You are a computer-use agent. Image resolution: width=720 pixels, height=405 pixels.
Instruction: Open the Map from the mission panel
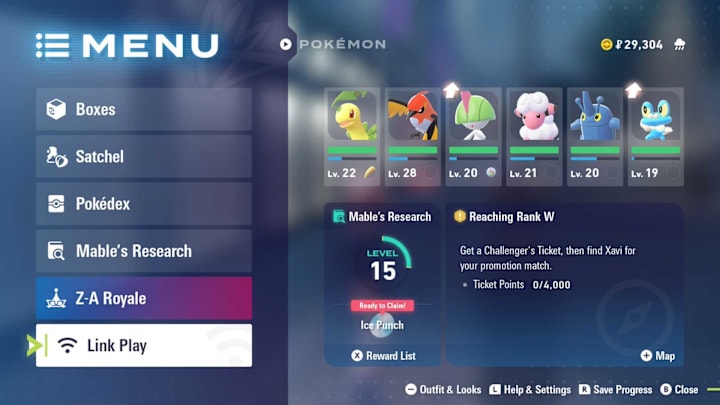click(x=658, y=355)
